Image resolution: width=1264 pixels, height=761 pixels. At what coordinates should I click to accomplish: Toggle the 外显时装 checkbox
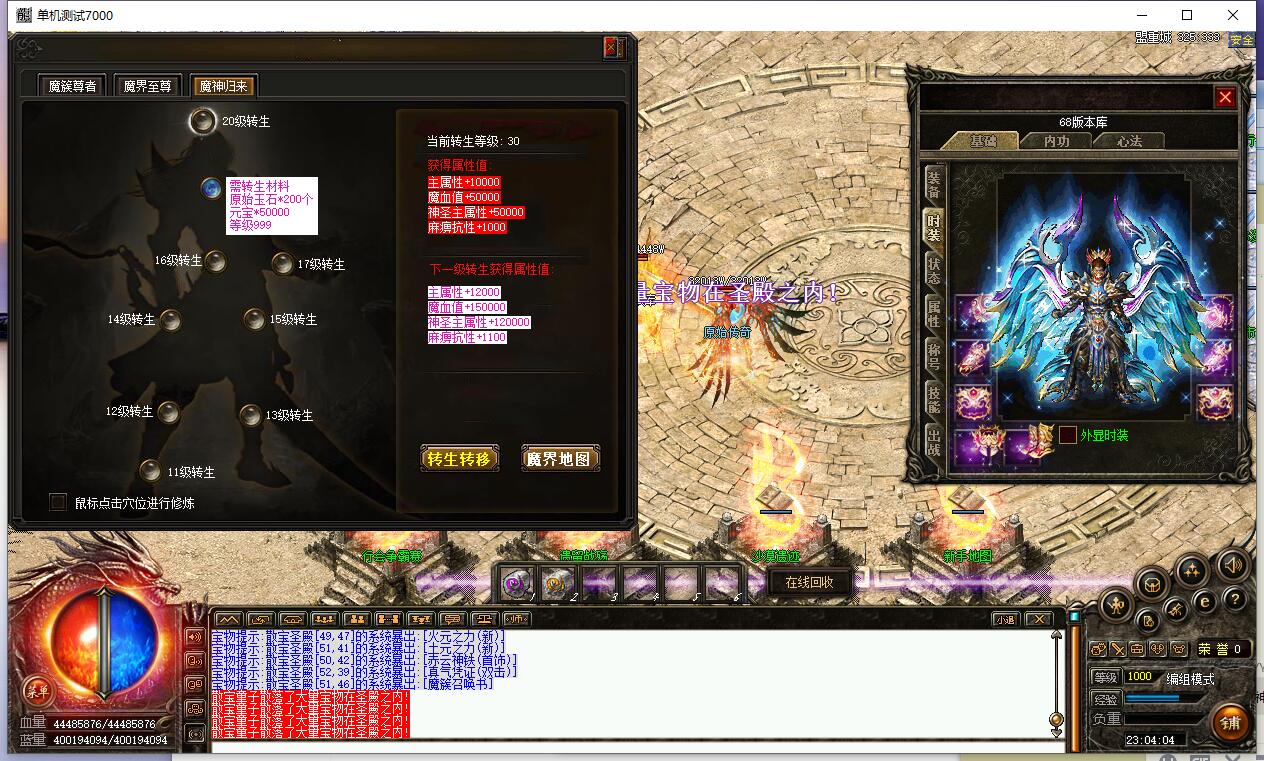point(1068,435)
